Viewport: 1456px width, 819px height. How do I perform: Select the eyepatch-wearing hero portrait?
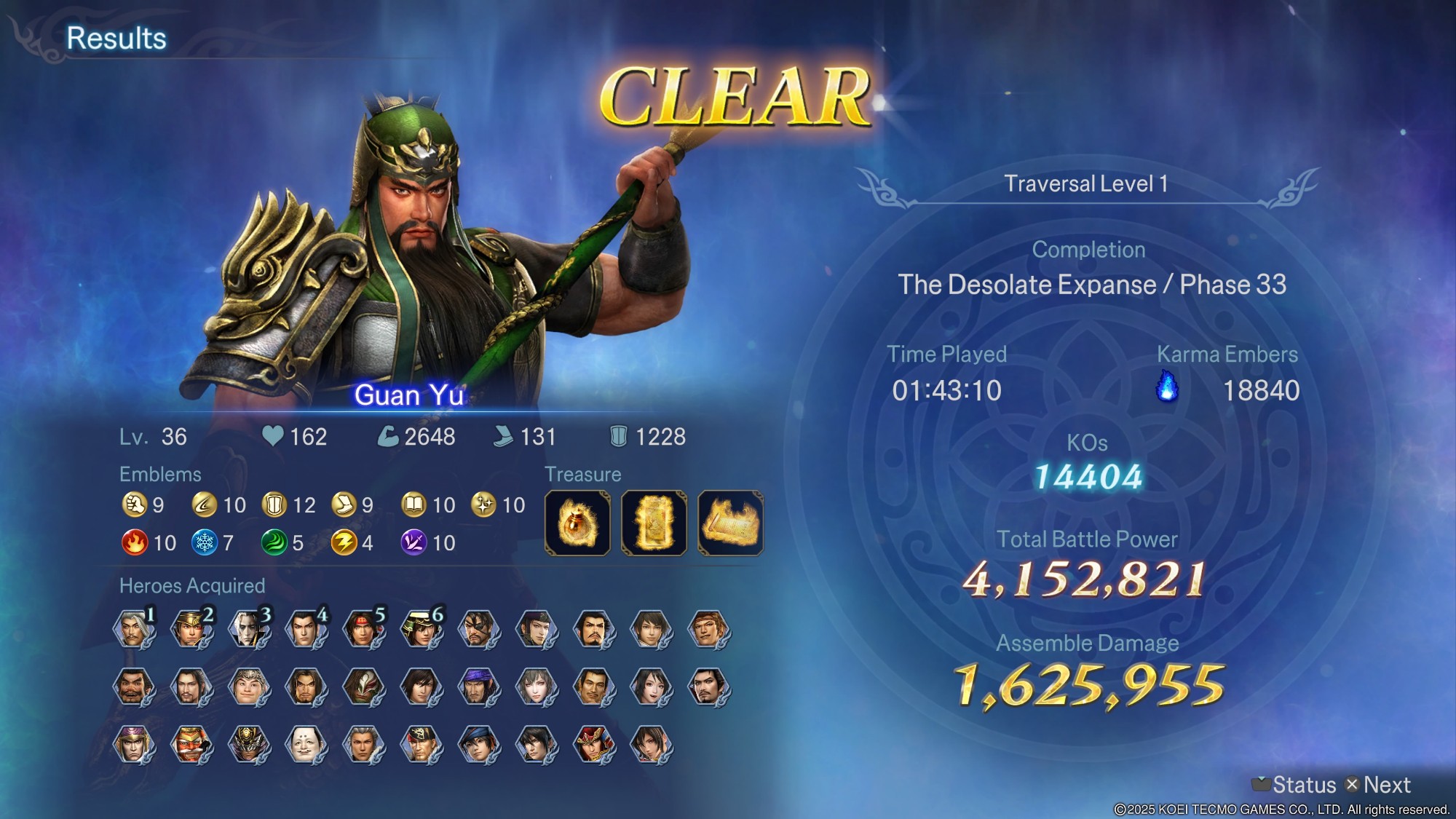click(x=478, y=629)
